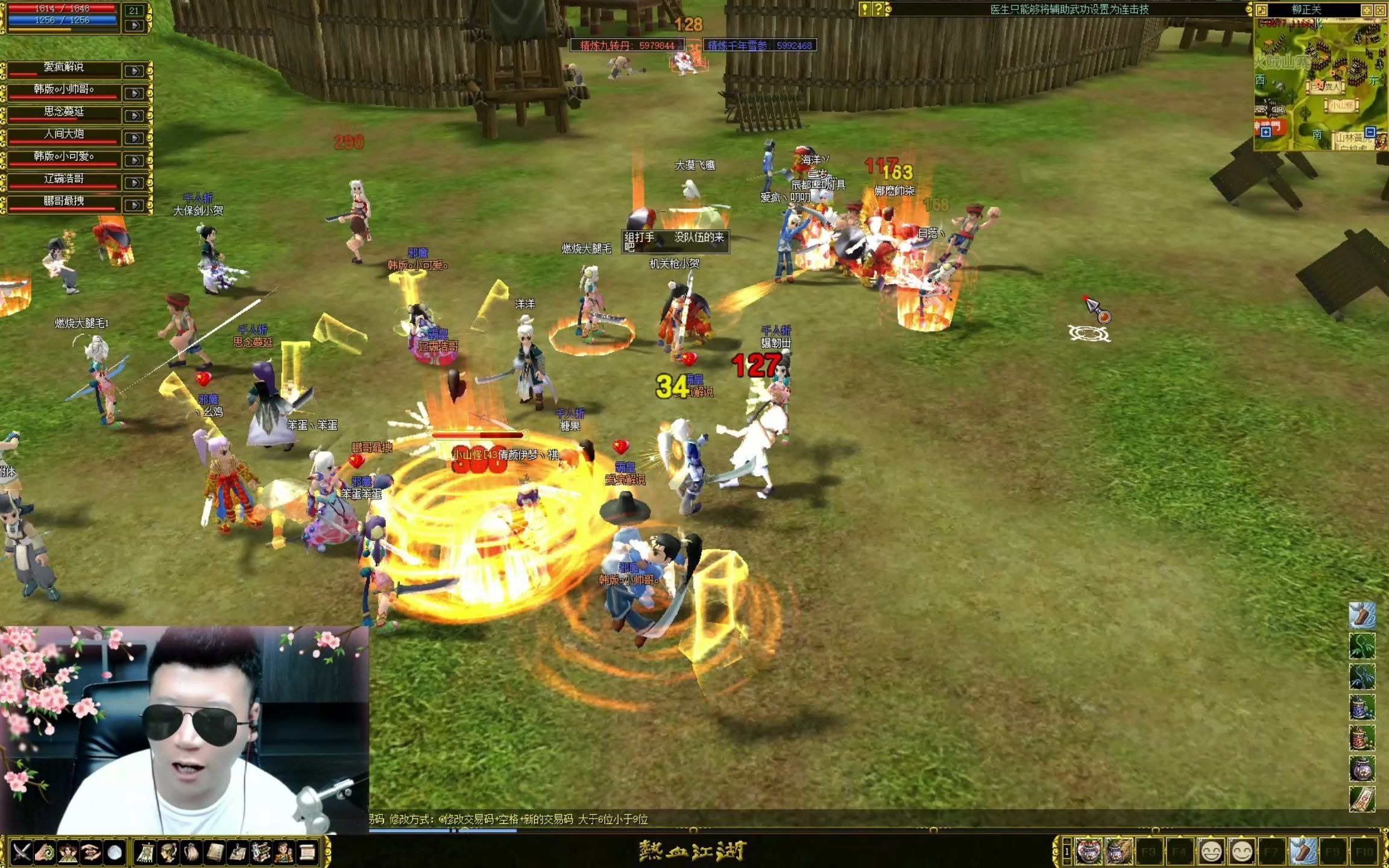This screenshot has height=868, width=1389.
Task: Click the two-hands trade icon
Action: [91, 852]
